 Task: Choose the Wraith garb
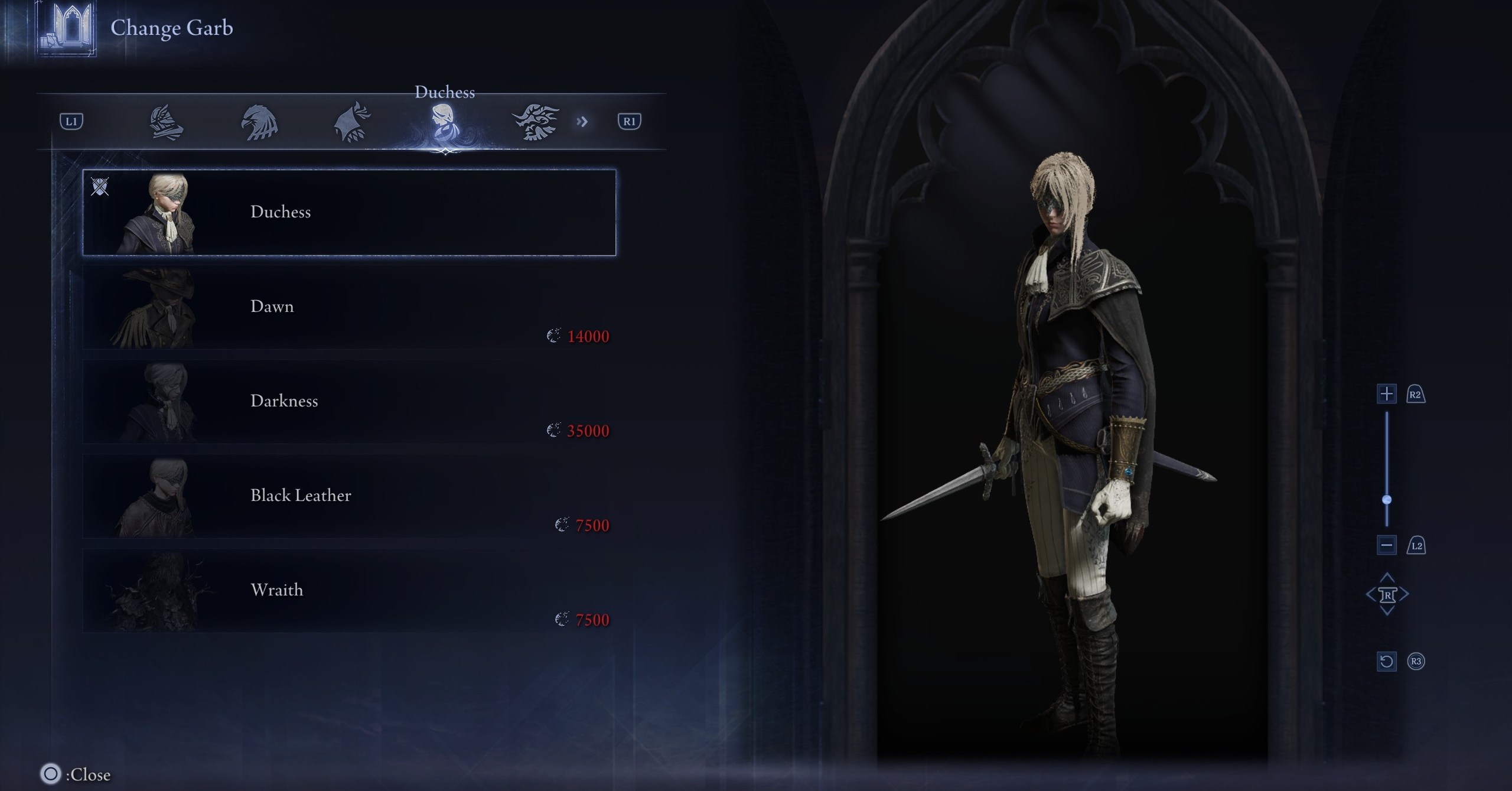[349, 591]
